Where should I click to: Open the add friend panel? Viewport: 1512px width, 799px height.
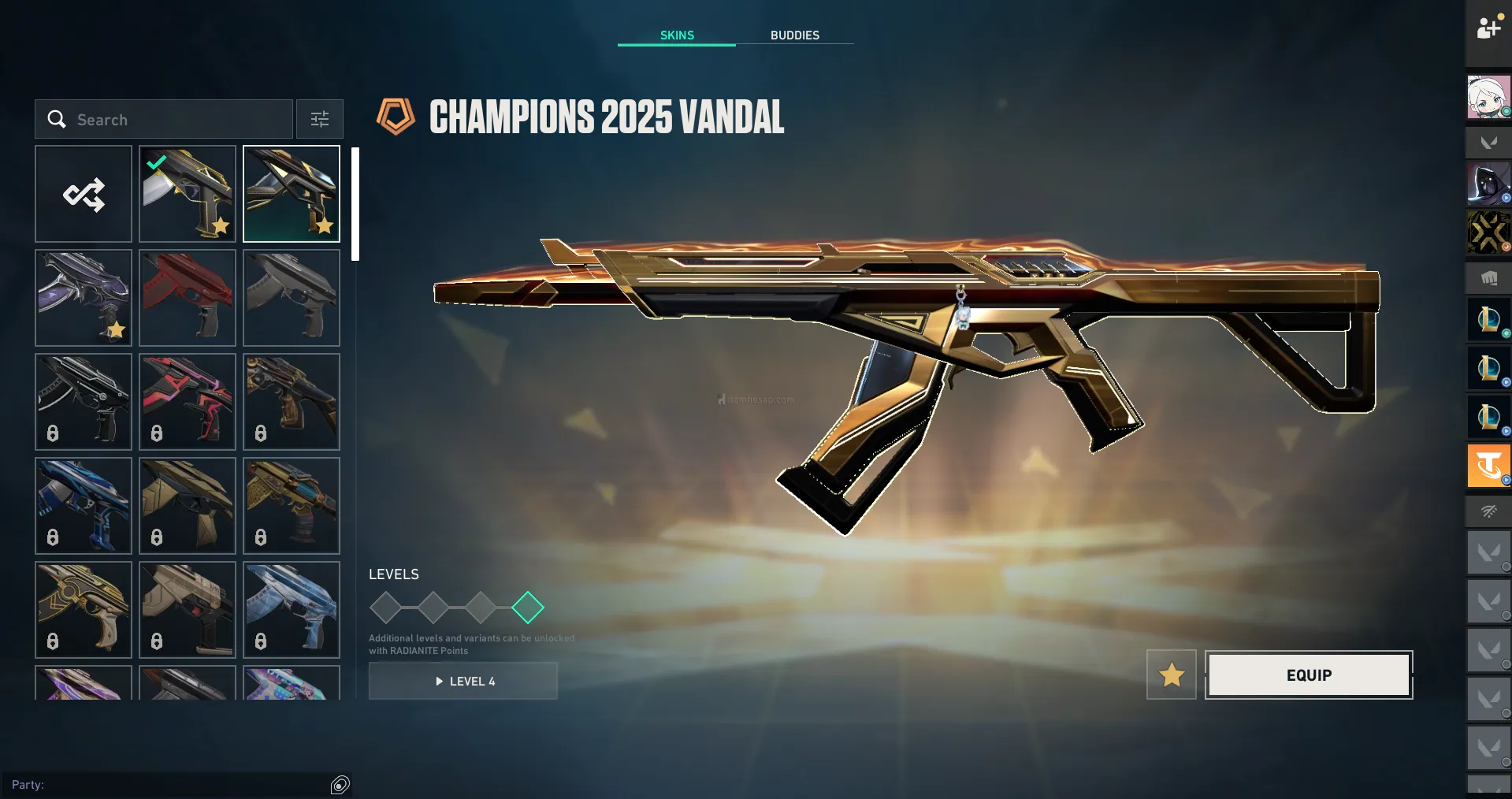pos(1488,28)
